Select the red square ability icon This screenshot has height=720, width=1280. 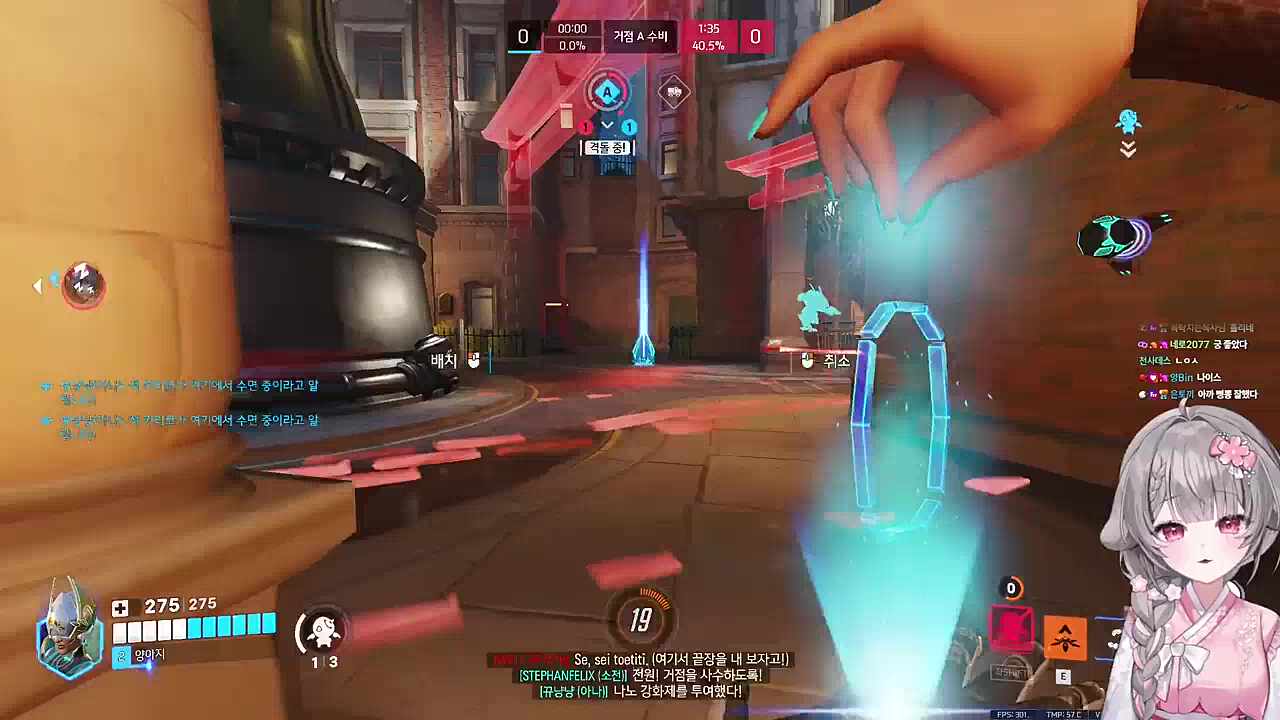[1011, 629]
